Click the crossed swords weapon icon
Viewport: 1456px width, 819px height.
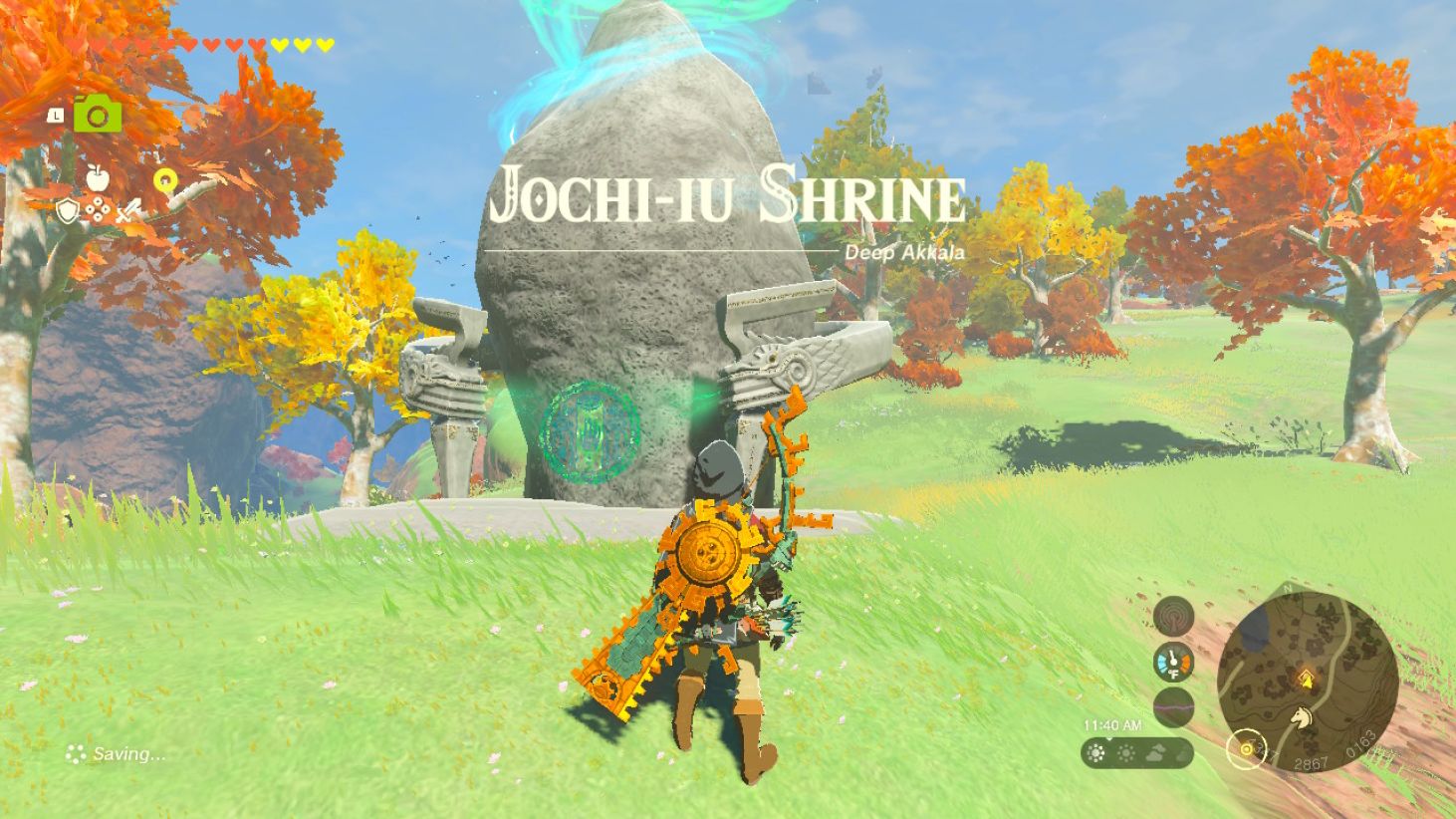(128, 210)
